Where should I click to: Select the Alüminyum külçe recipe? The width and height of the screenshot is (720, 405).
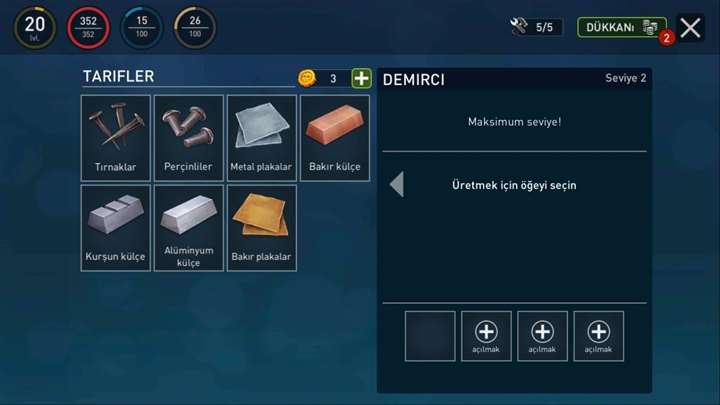pos(189,227)
